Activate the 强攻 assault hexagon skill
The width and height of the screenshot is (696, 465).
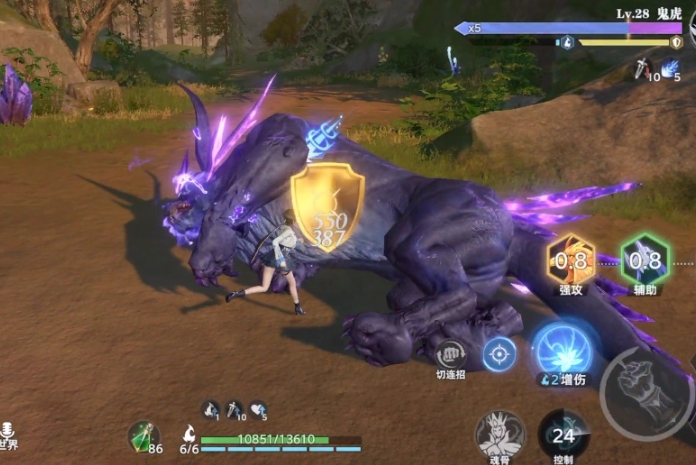click(571, 262)
